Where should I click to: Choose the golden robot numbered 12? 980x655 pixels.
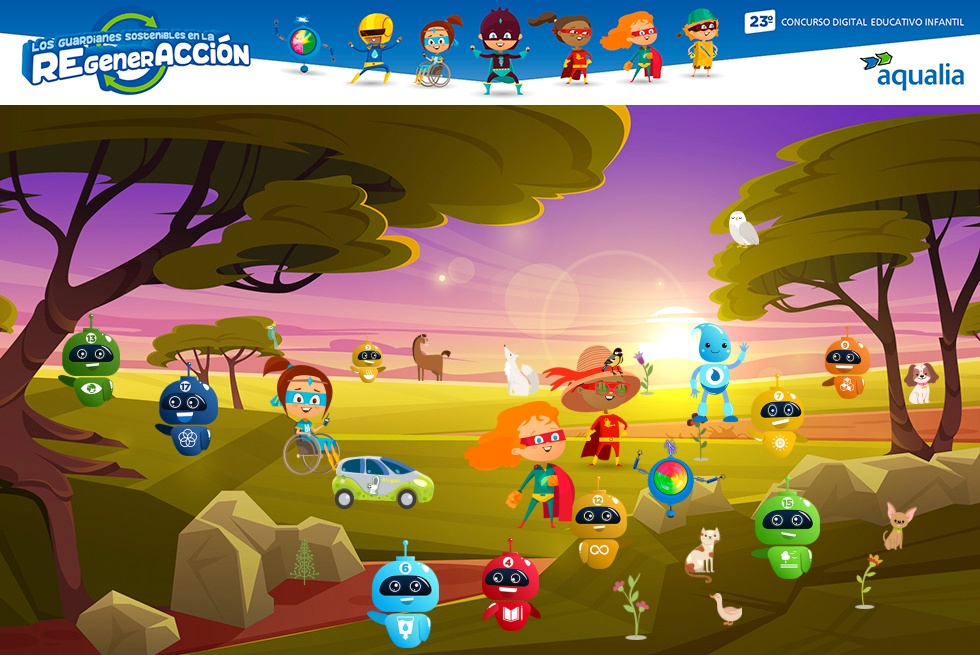[x=599, y=527]
